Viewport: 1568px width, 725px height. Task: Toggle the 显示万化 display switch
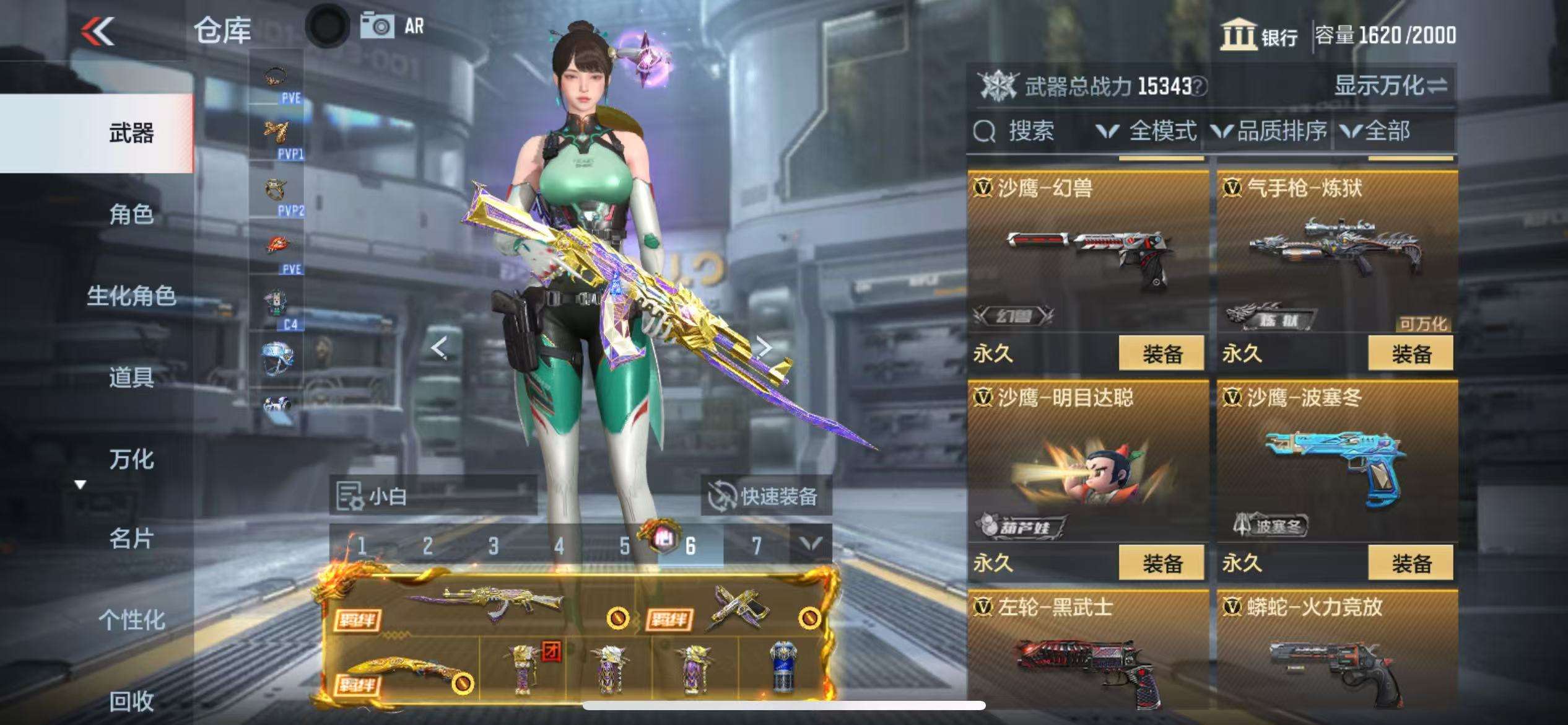[x=1390, y=86]
